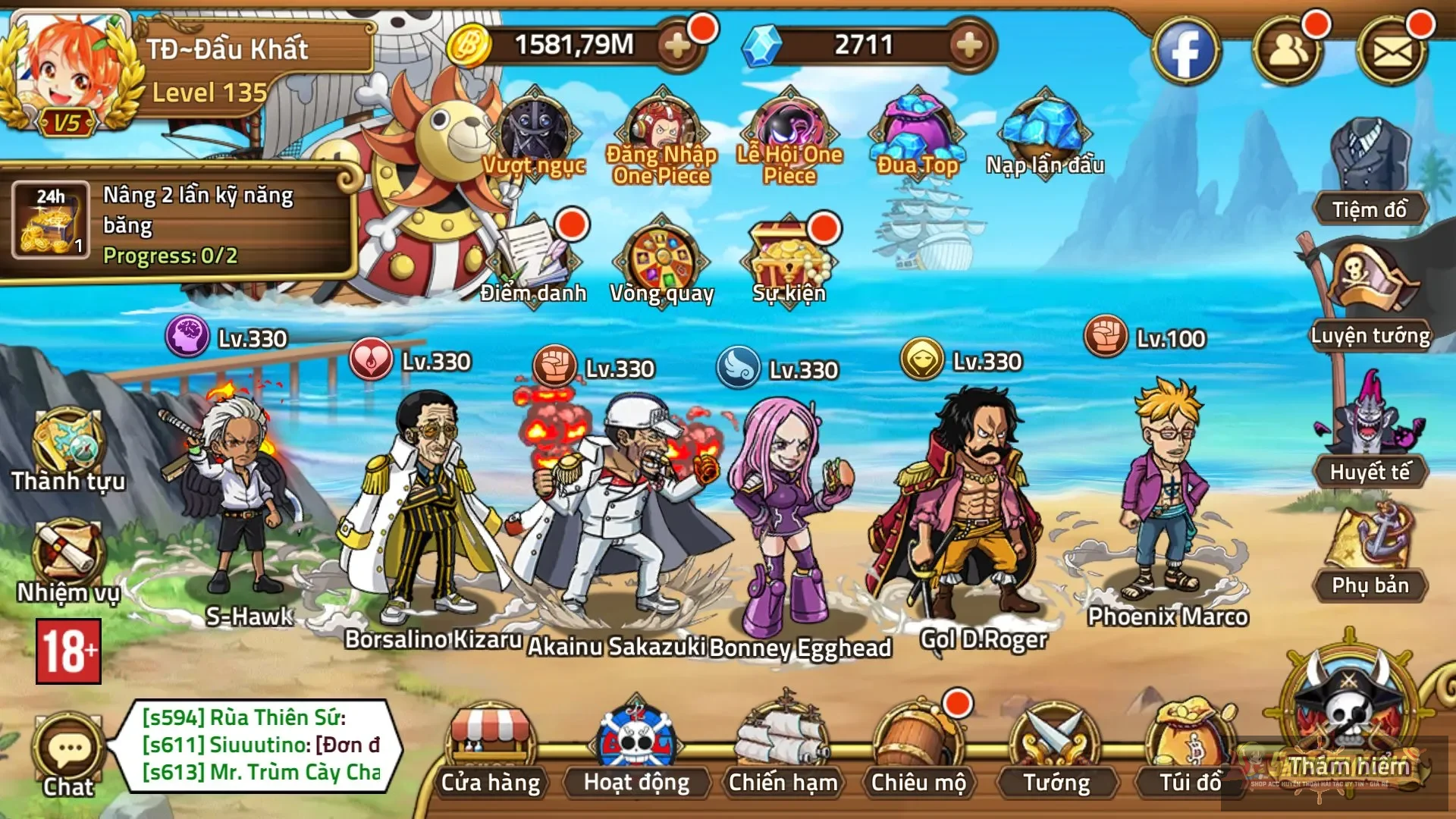Open the Vòng quay spin wheel
Image resolution: width=1456 pixels, height=819 pixels.
(x=662, y=258)
